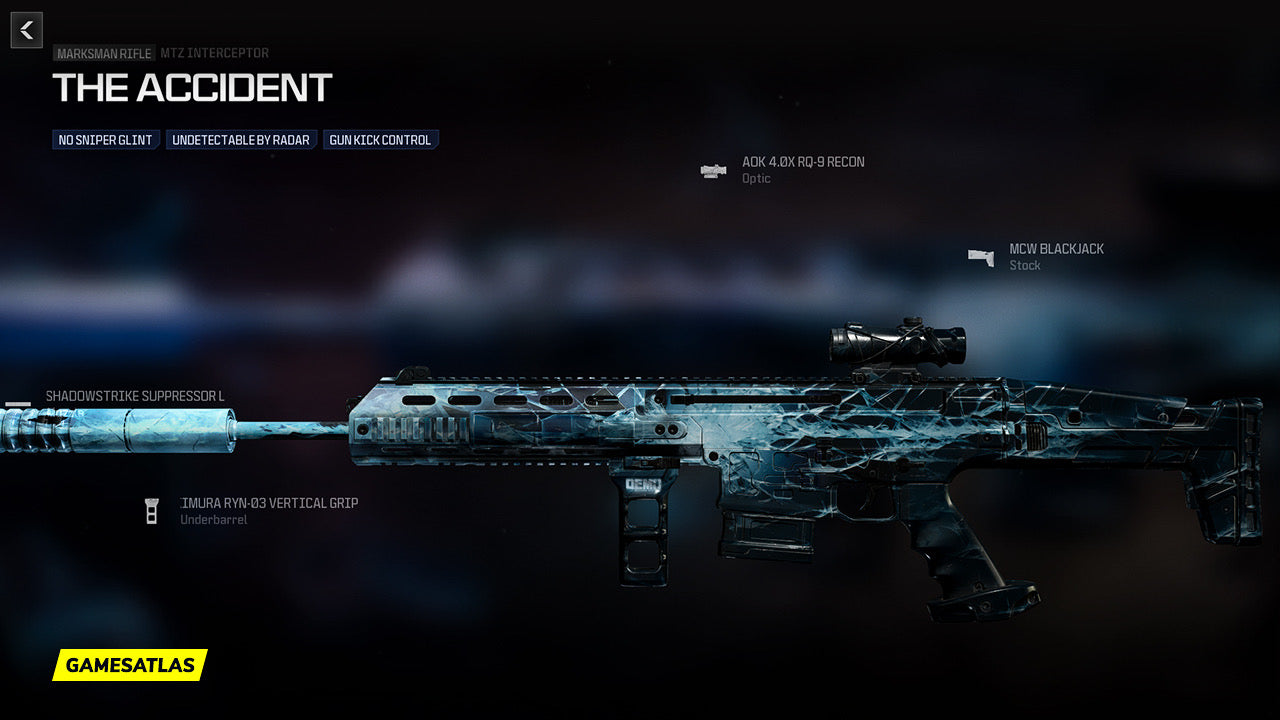
Task: Select the AOK 4.0x RQ-9 Recon optic
Action: pyautogui.click(x=802, y=162)
